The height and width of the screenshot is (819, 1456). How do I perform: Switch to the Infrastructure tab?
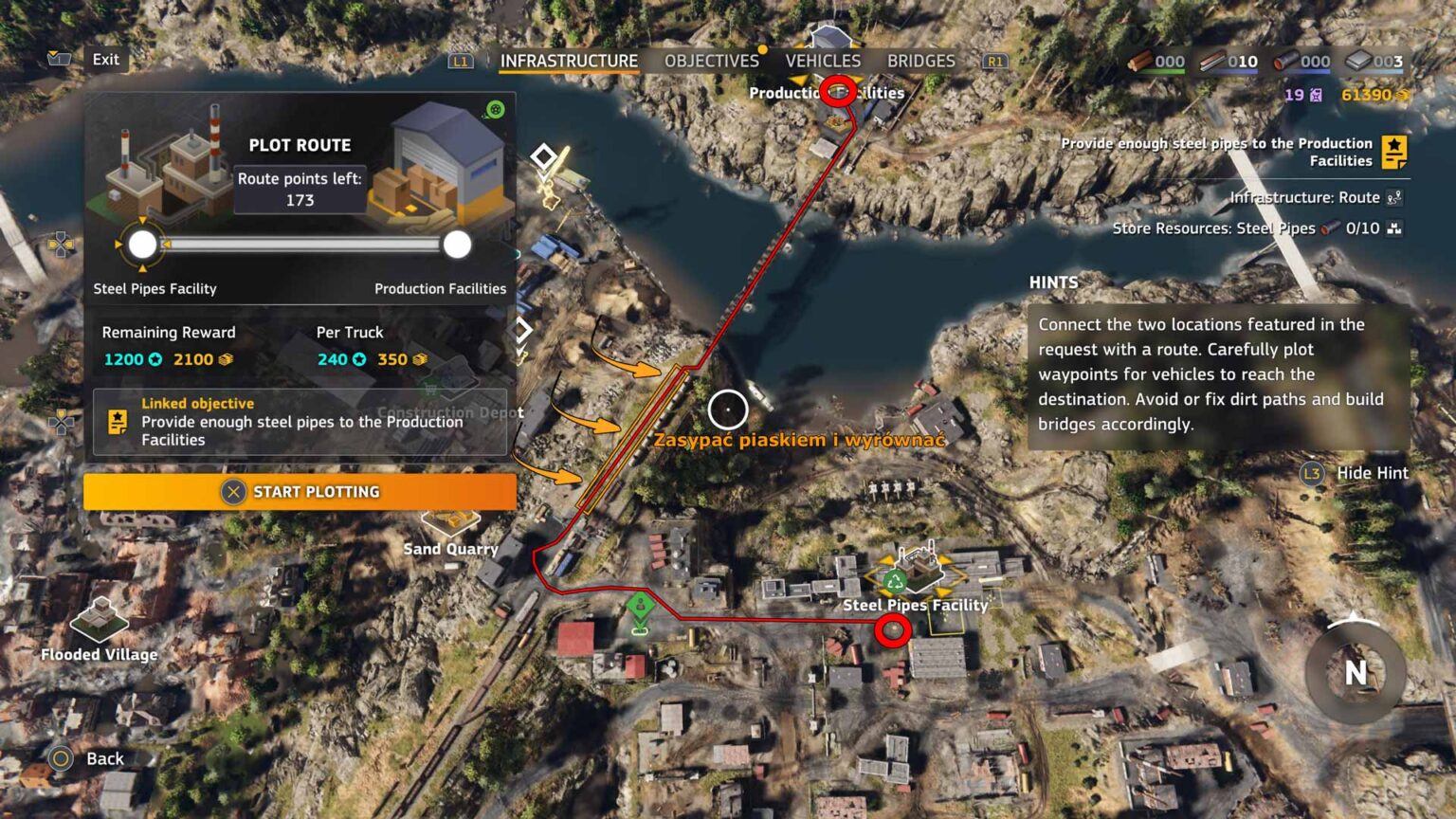(x=569, y=61)
